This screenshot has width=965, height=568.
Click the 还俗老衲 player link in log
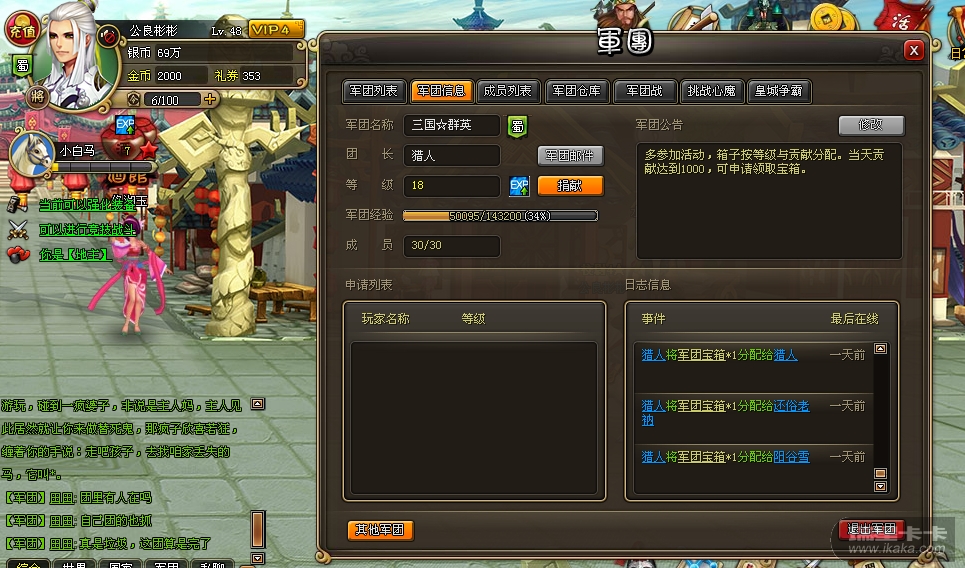[x=790, y=406]
